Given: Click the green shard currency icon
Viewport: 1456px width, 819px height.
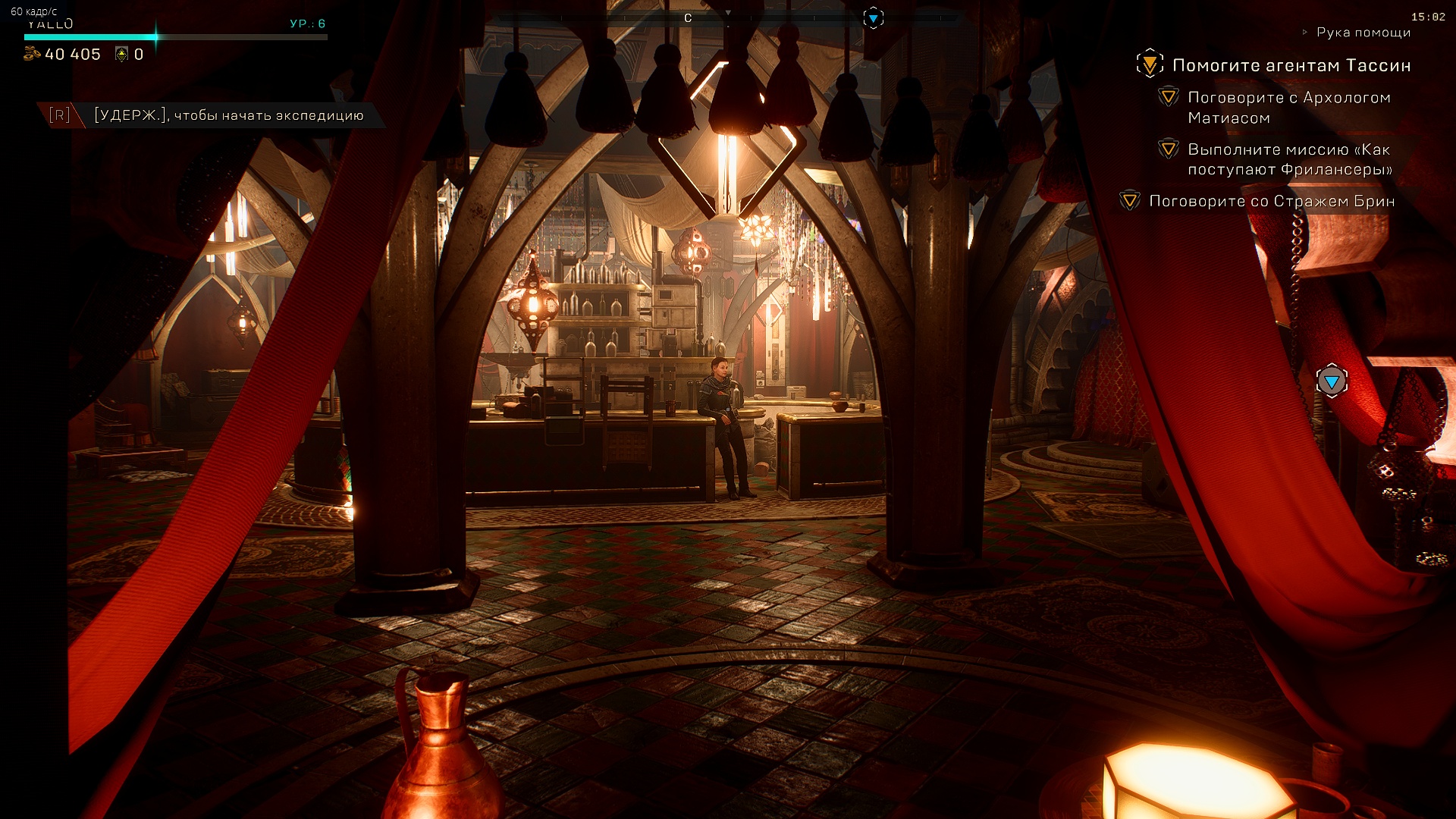Looking at the screenshot, I should point(121,54).
